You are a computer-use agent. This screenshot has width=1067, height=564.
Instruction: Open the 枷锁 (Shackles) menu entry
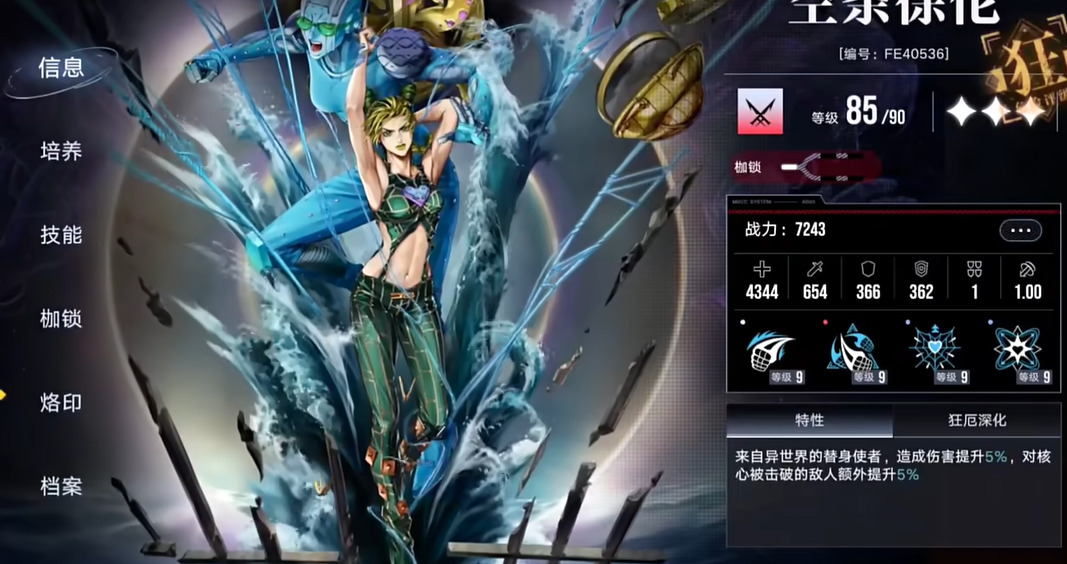(61, 319)
